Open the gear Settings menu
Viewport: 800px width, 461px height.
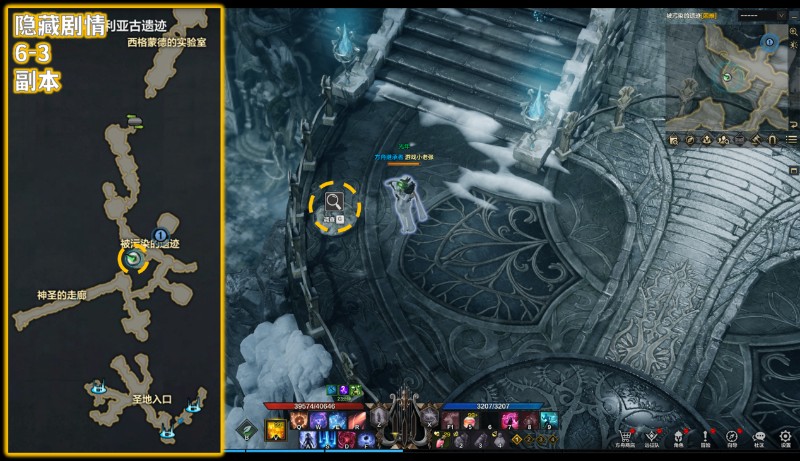pyautogui.click(x=786, y=436)
